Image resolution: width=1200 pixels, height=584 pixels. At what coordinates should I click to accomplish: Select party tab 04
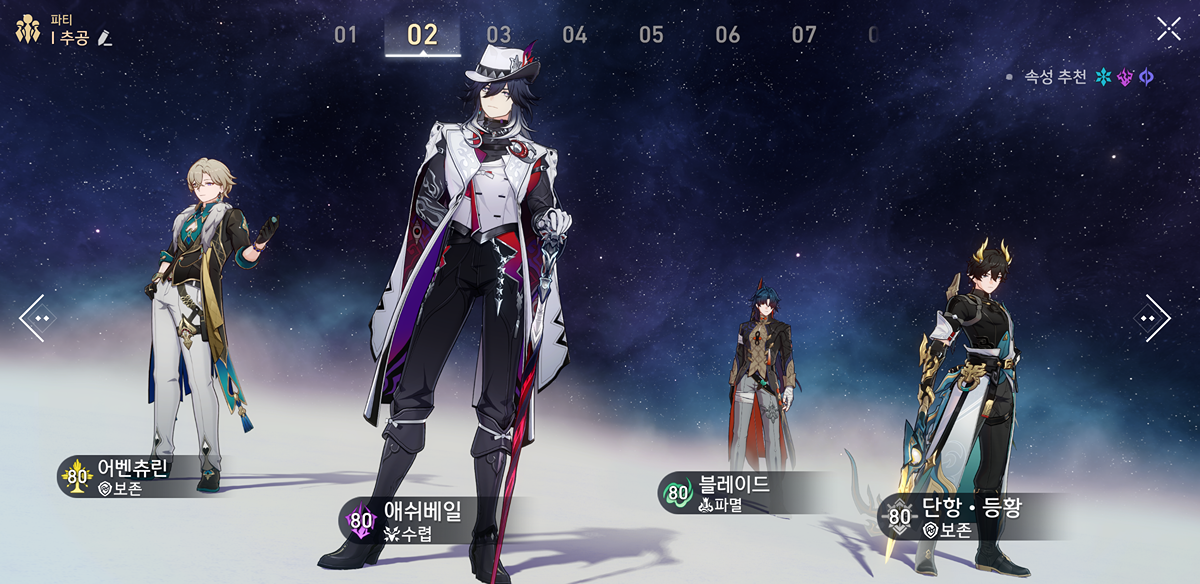[575, 35]
